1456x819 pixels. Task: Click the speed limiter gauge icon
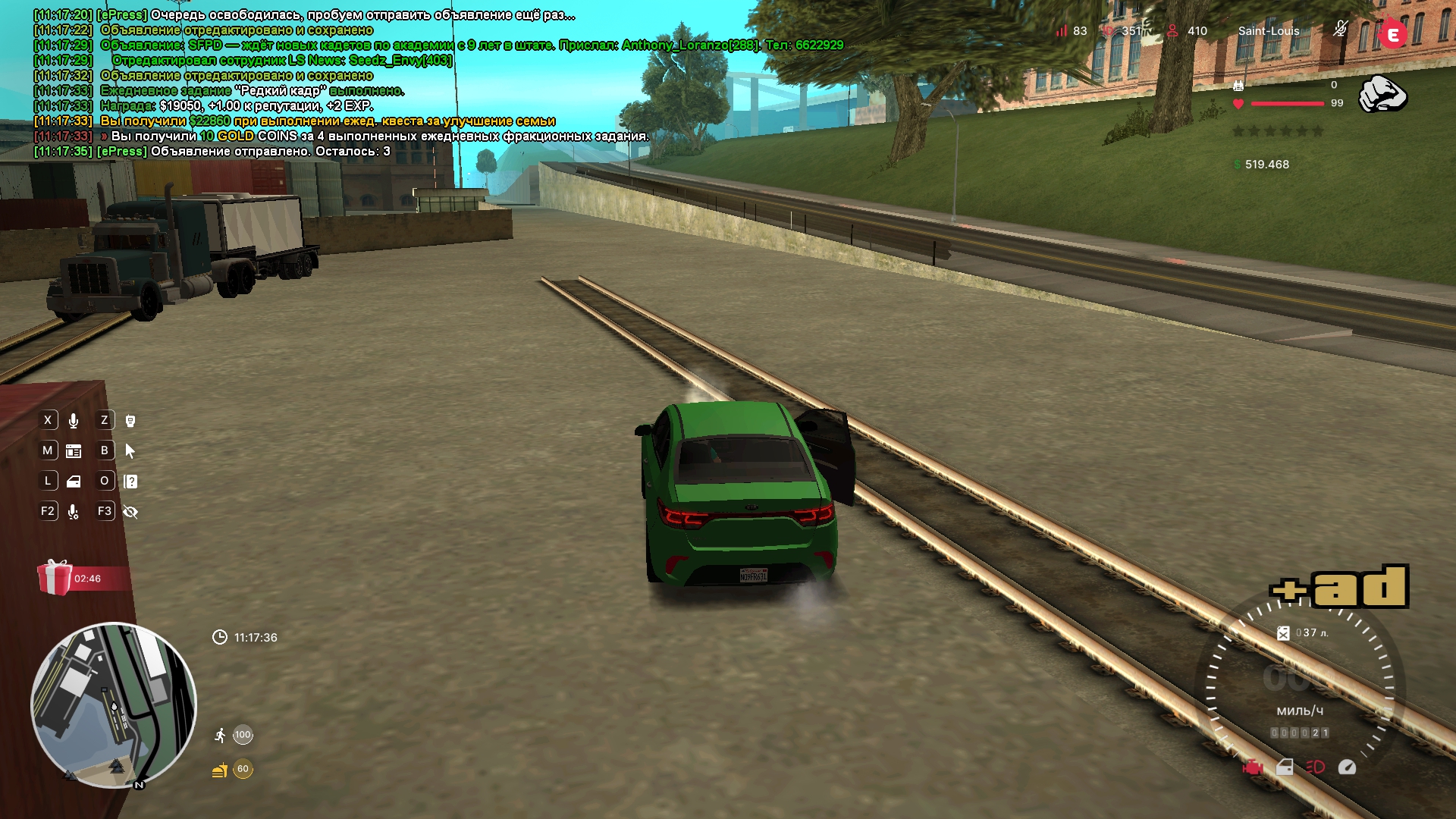1347,767
